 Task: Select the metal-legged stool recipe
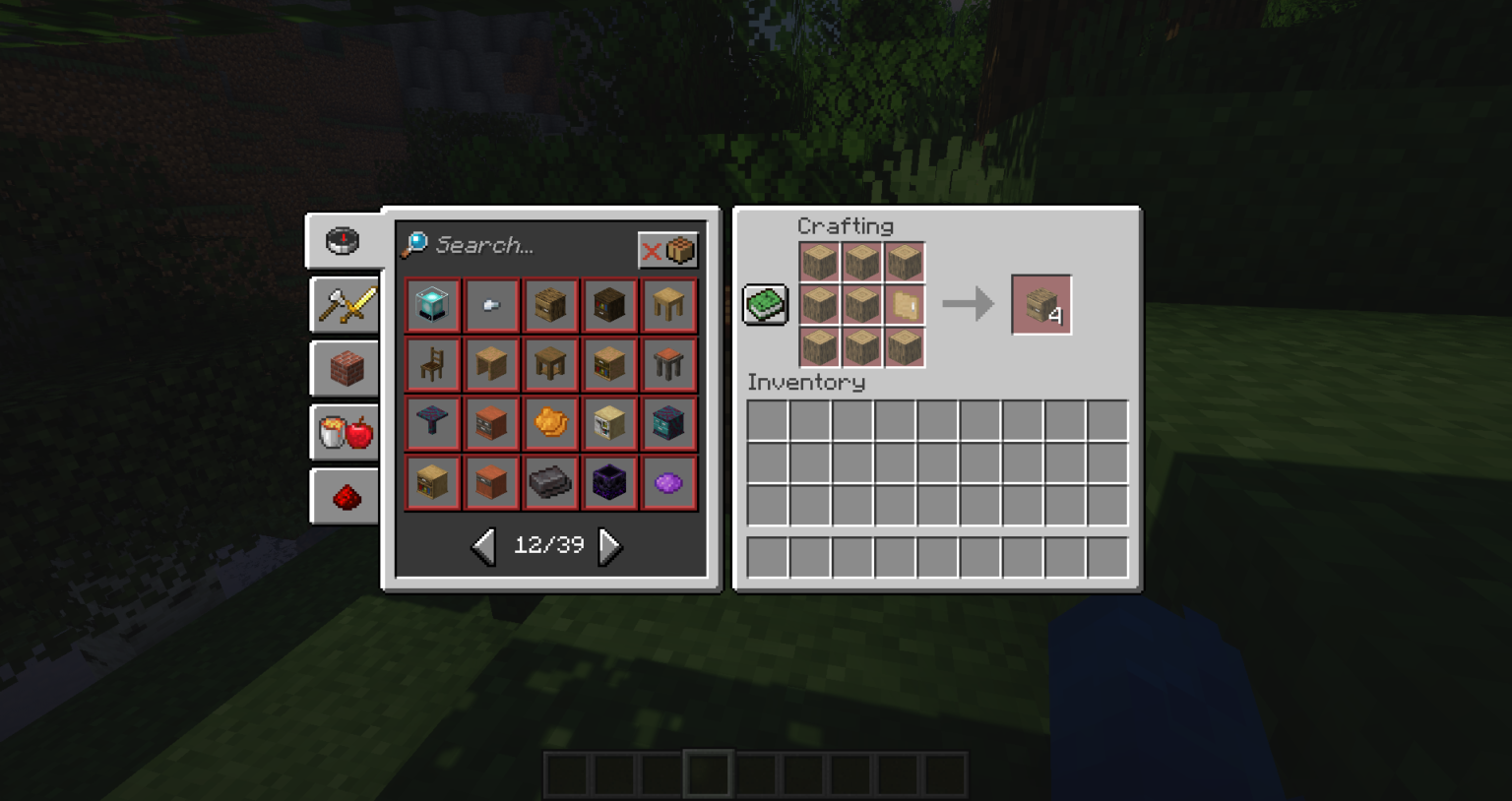(x=669, y=364)
